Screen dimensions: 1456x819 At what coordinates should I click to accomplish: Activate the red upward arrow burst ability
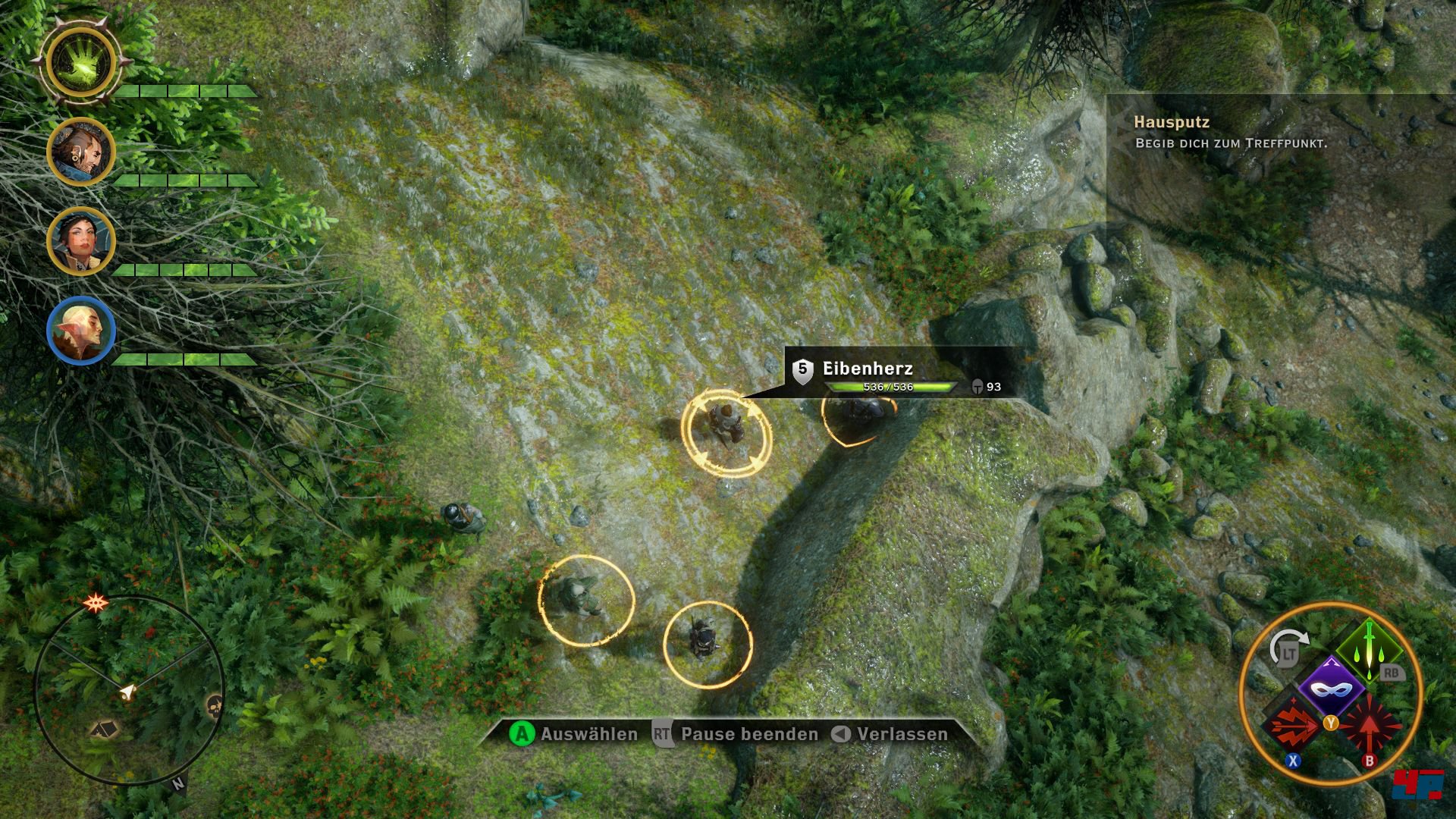pos(1370,726)
